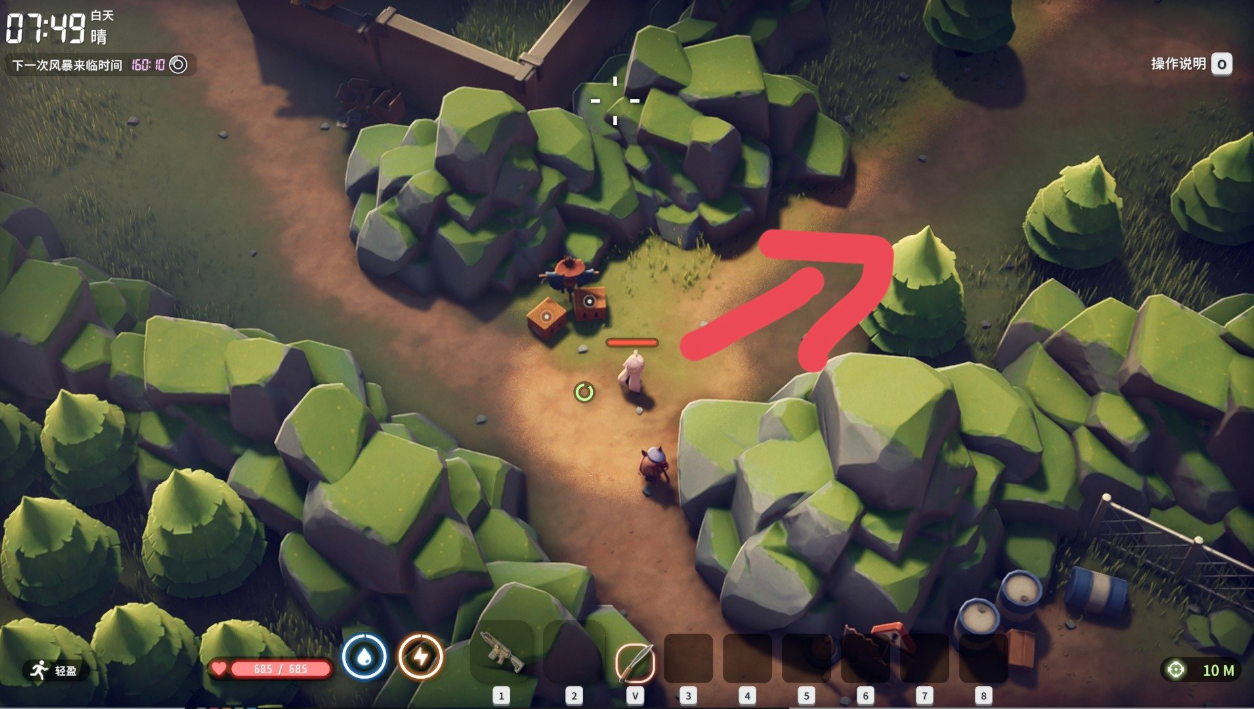Select the melee weapon slot marked V
1254x709 pixels.
point(634,660)
